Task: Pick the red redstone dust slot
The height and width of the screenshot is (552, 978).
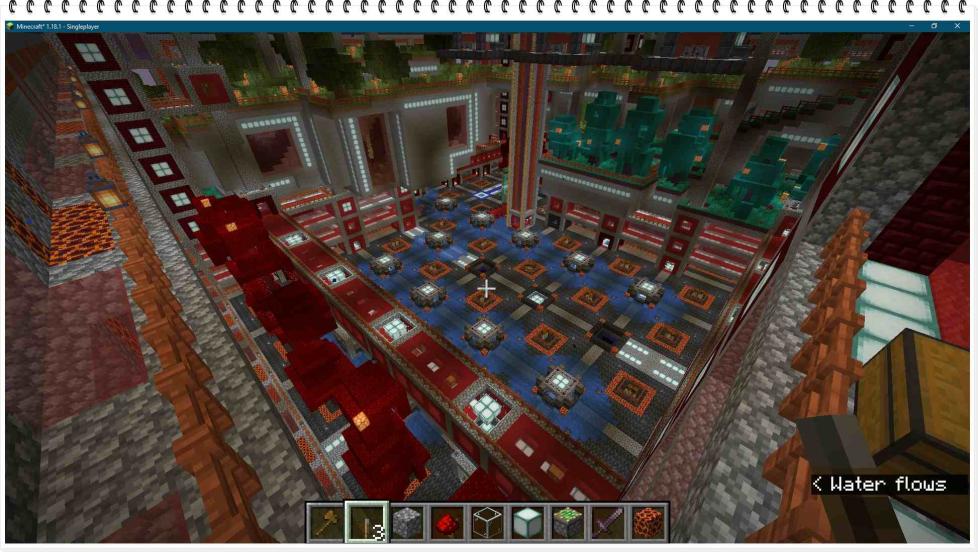Action: [x=447, y=521]
